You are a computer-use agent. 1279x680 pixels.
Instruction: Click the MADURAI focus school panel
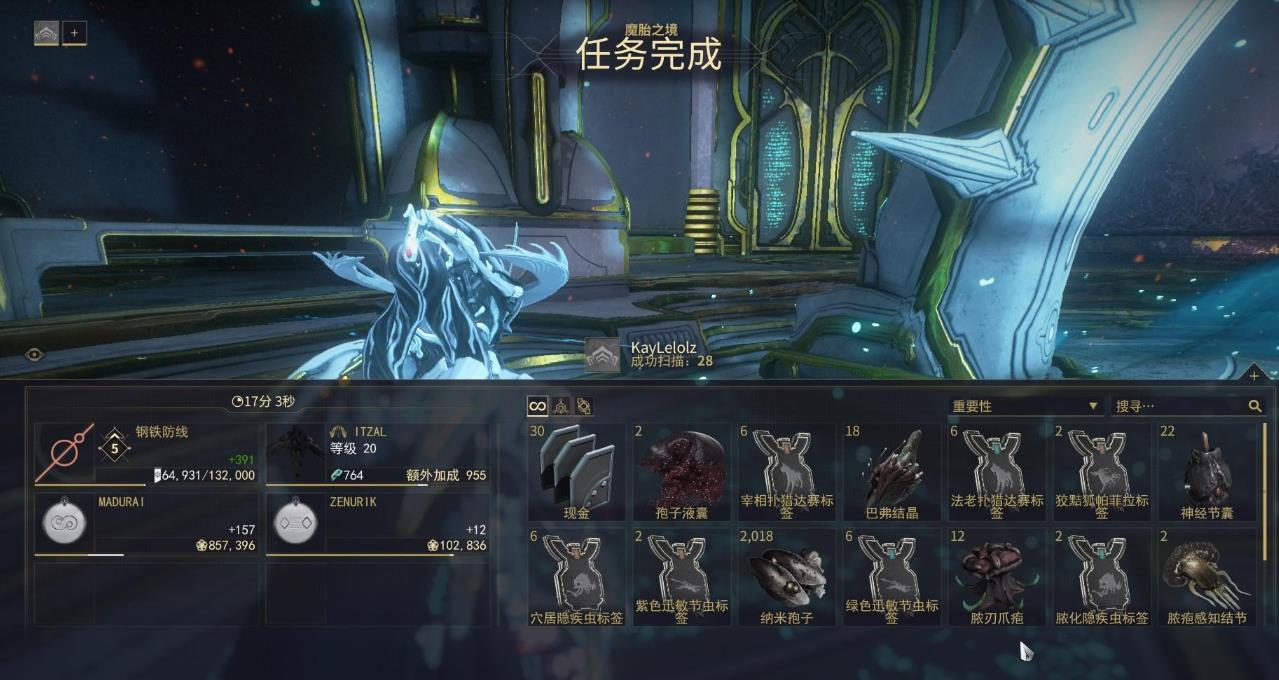click(x=146, y=524)
